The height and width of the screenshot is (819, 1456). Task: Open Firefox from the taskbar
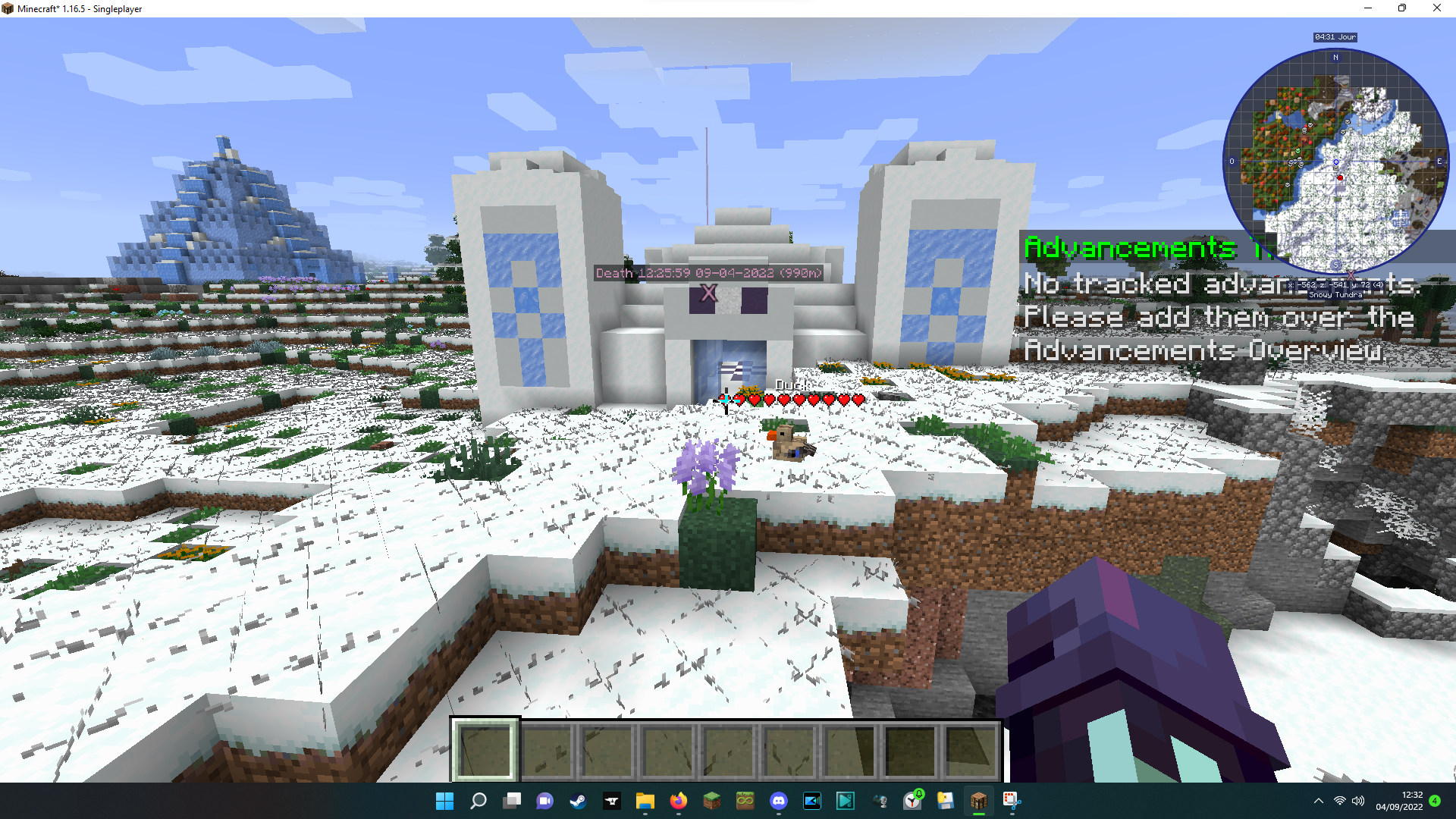[677, 802]
